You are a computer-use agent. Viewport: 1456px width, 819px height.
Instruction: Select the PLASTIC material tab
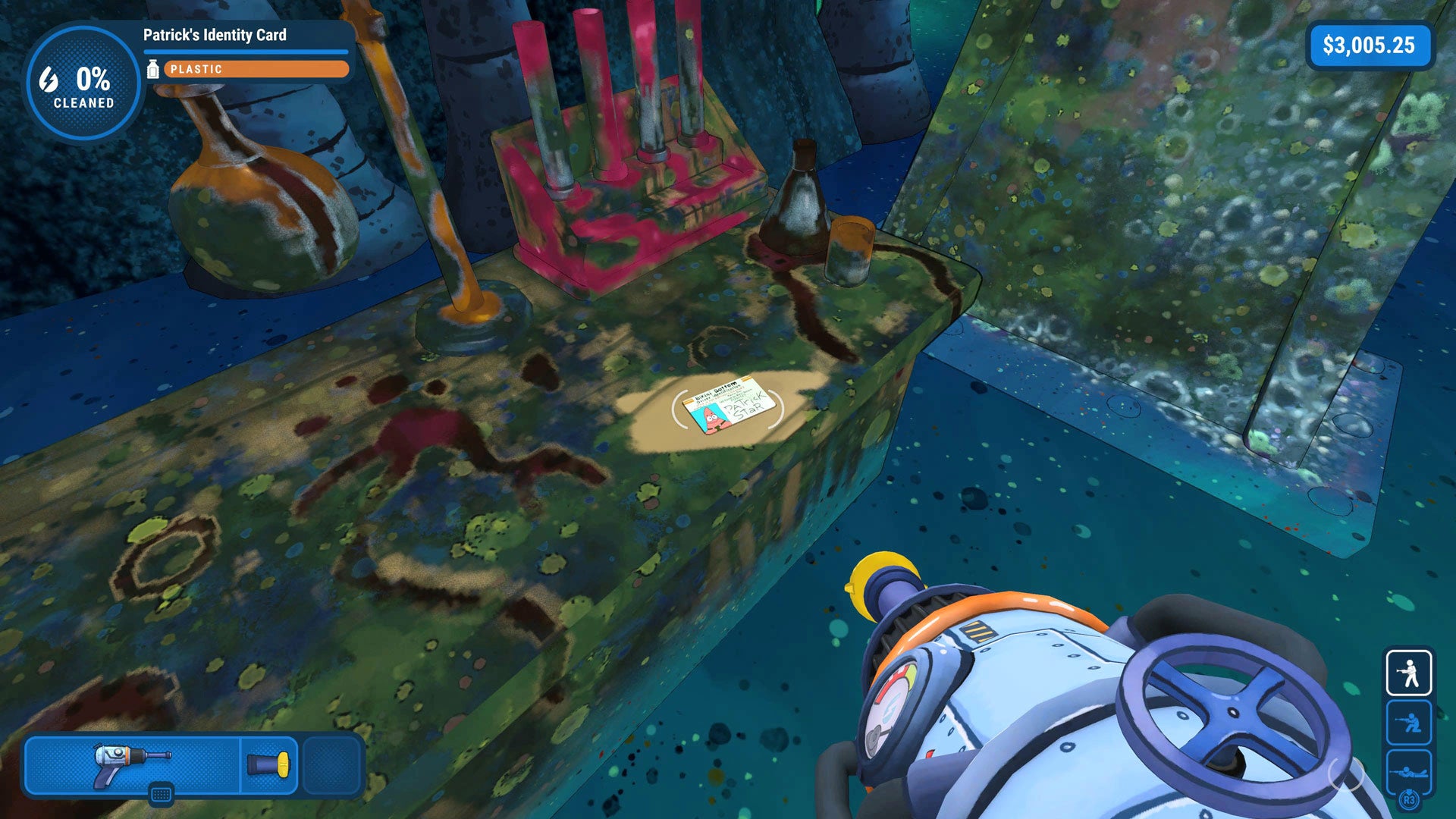click(x=199, y=70)
